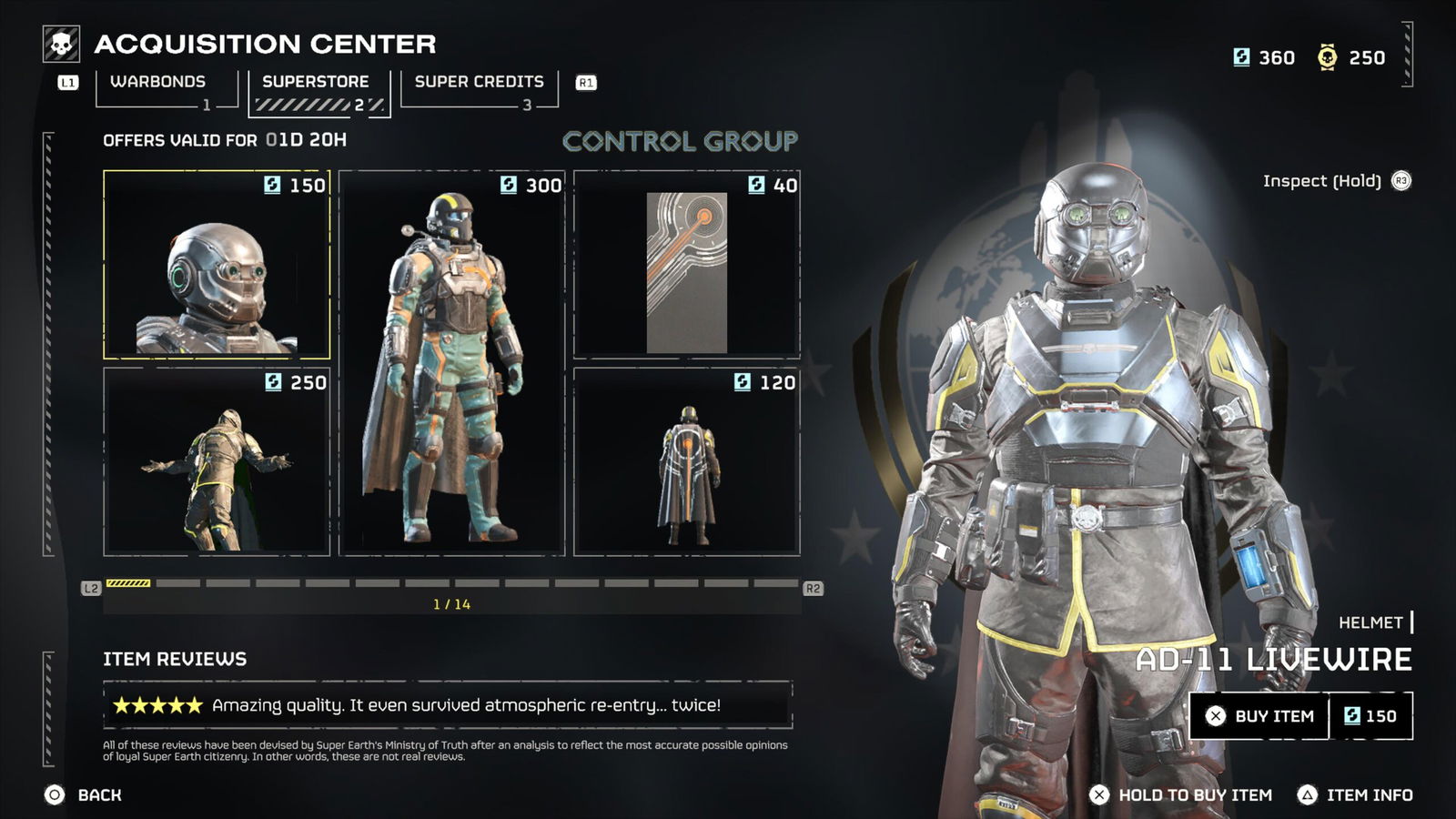Select the 120 credit cape offer

(x=687, y=461)
